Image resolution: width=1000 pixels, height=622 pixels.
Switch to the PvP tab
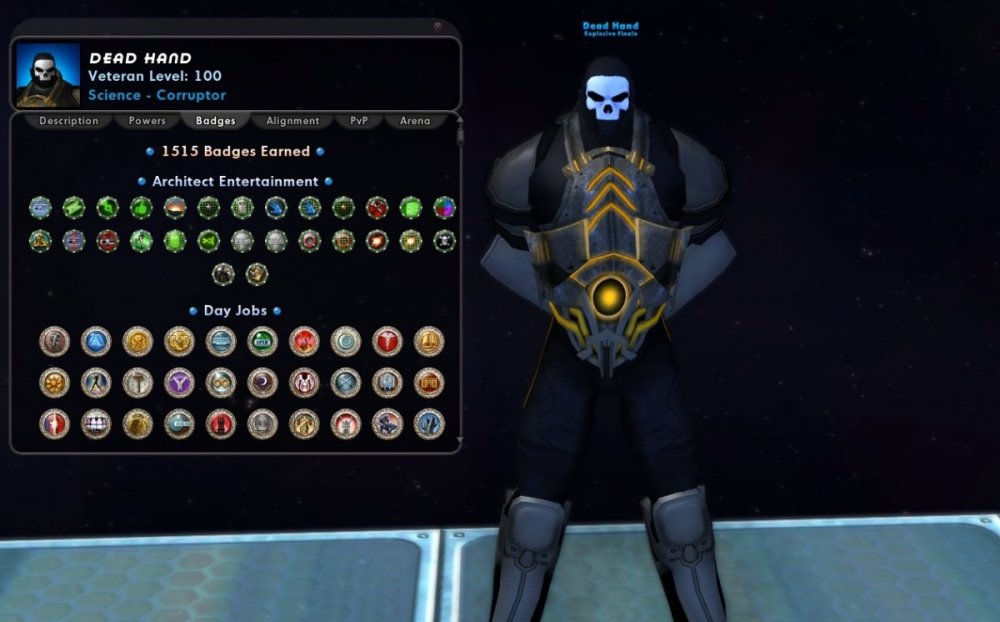pos(359,121)
